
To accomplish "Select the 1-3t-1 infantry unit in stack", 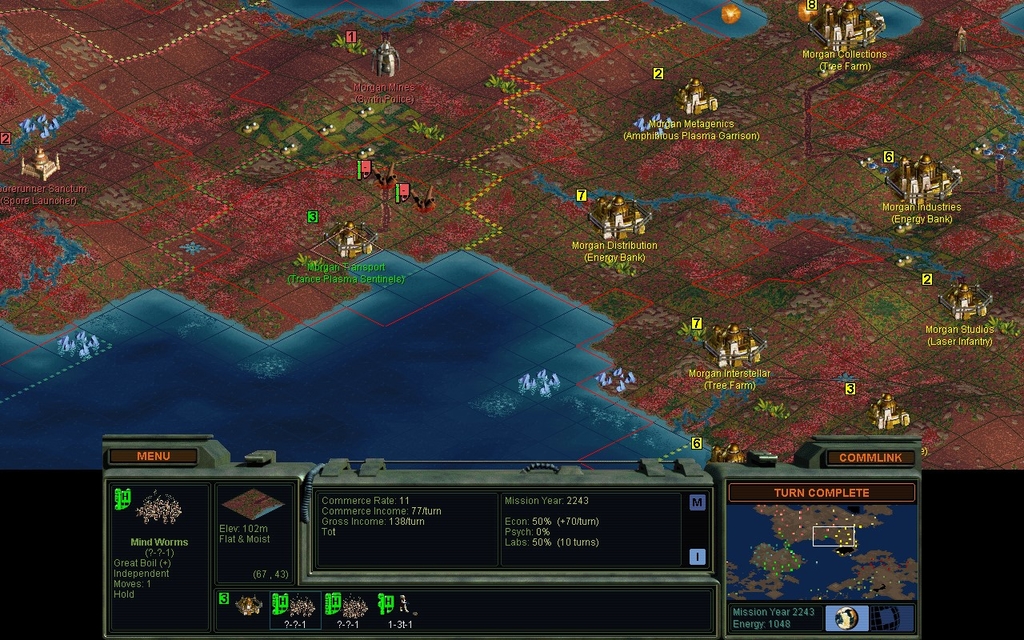I will coord(398,606).
